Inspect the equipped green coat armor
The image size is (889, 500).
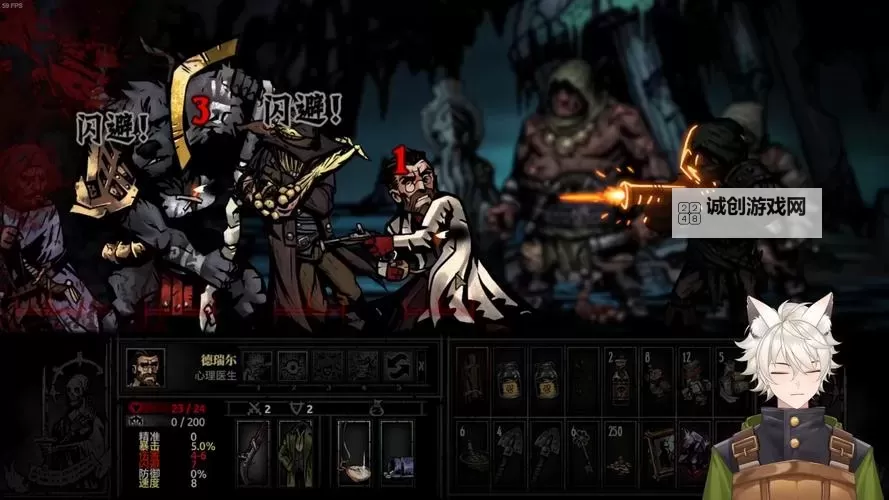point(295,449)
